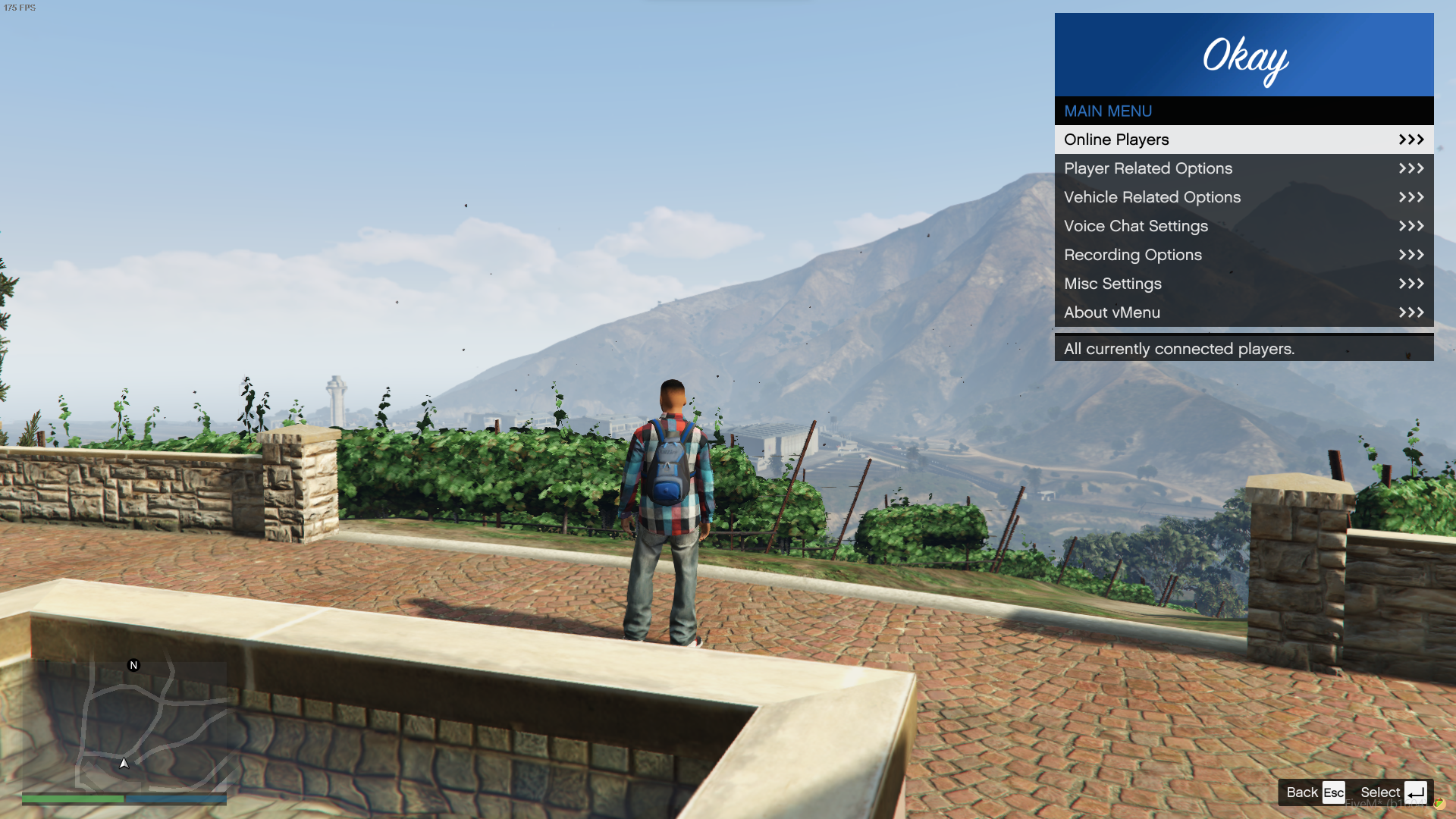Image resolution: width=1456 pixels, height=819 pixels.
Task: Click the North compass marker on the minimap
Action: coord(133,665)
